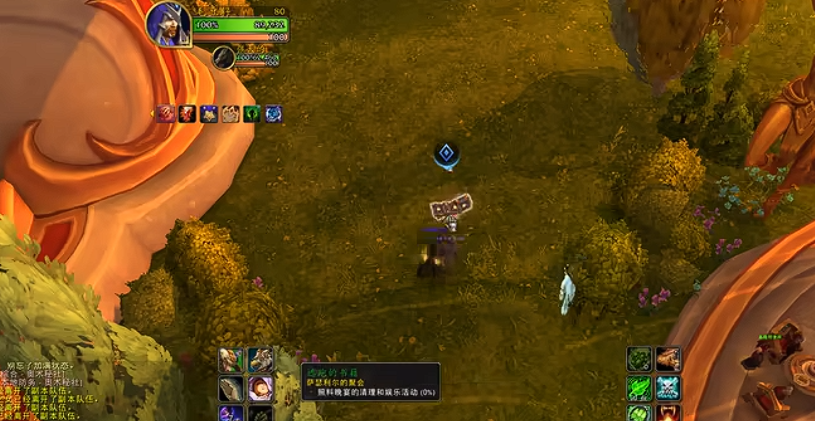
Task: Use the sleeping face on pink icon
Action: coord(261,388)
